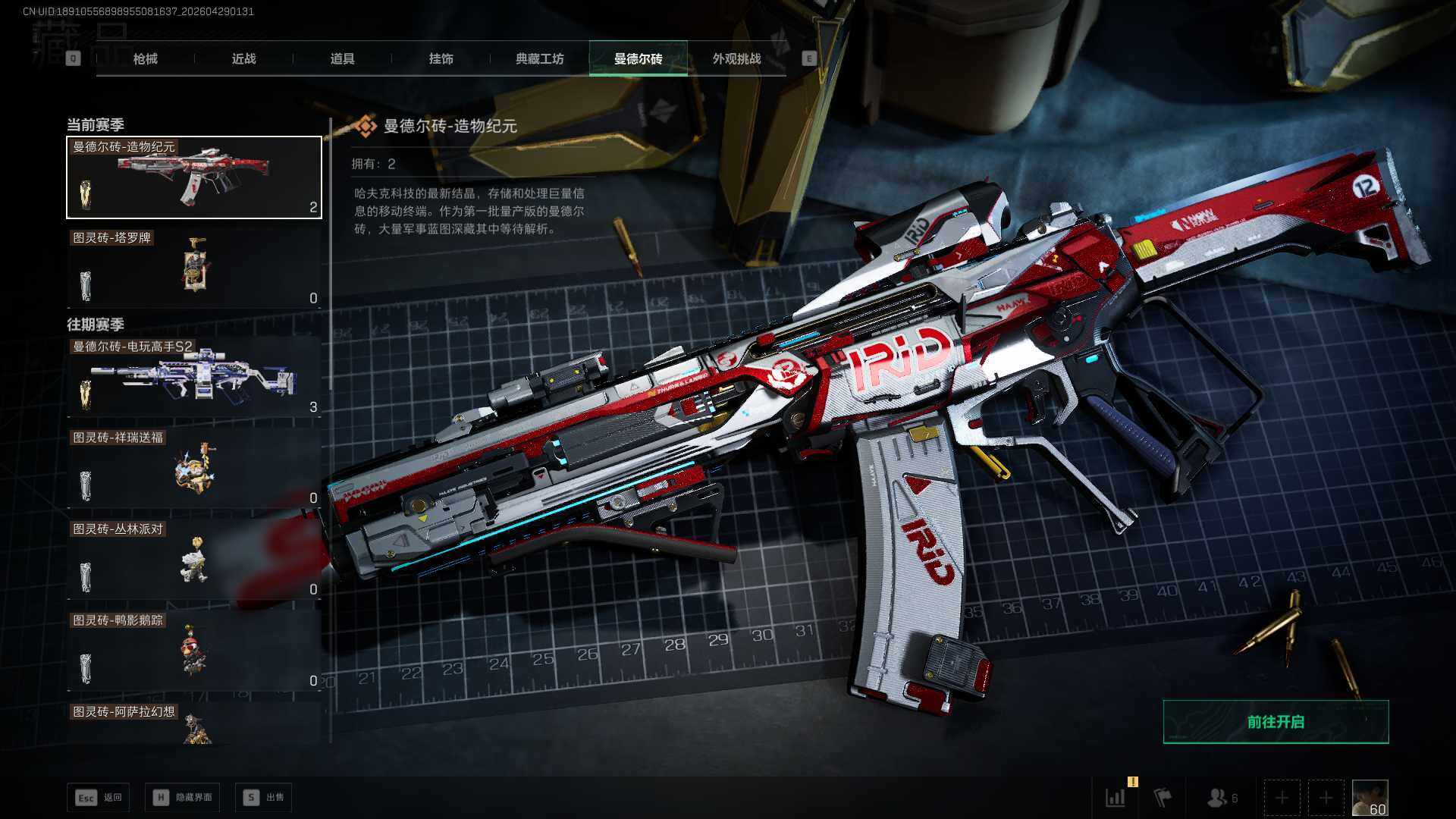Screen dimensions: 1456x819
Task: Switch to the 枪械 tab
Action: click(145, 58)
